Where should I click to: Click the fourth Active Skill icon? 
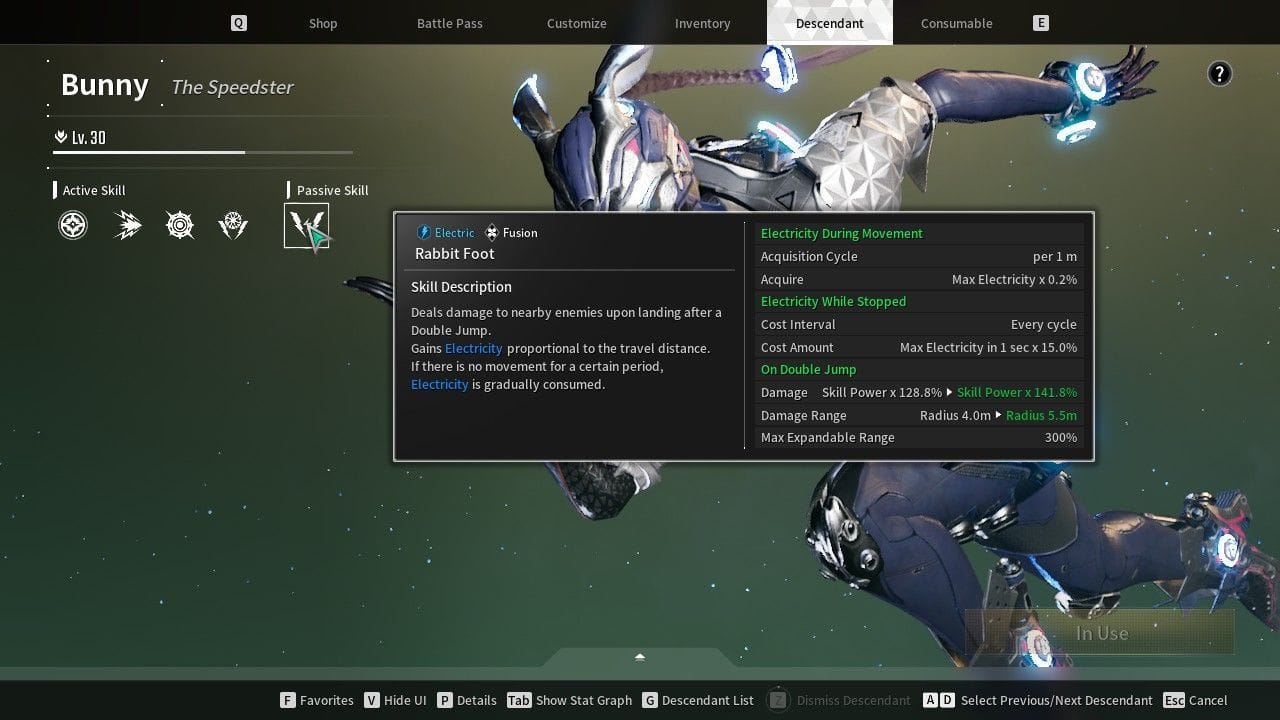(233, 225)
